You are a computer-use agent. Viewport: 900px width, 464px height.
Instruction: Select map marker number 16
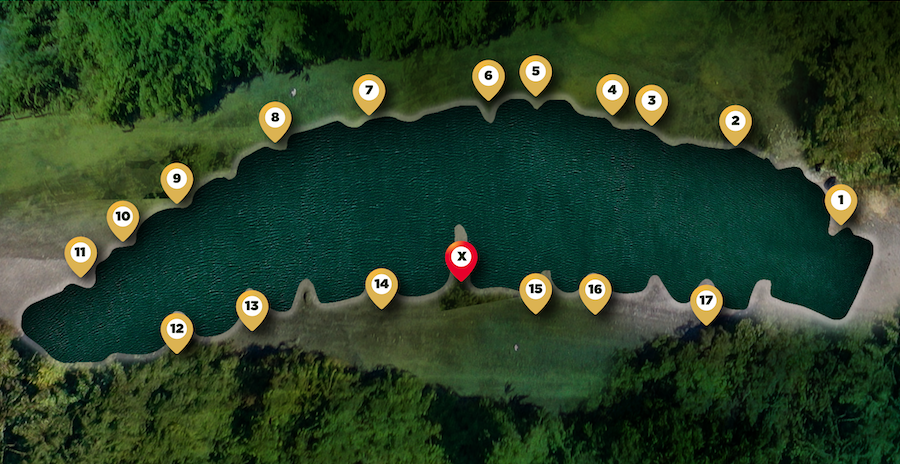(x=596, y=291)
